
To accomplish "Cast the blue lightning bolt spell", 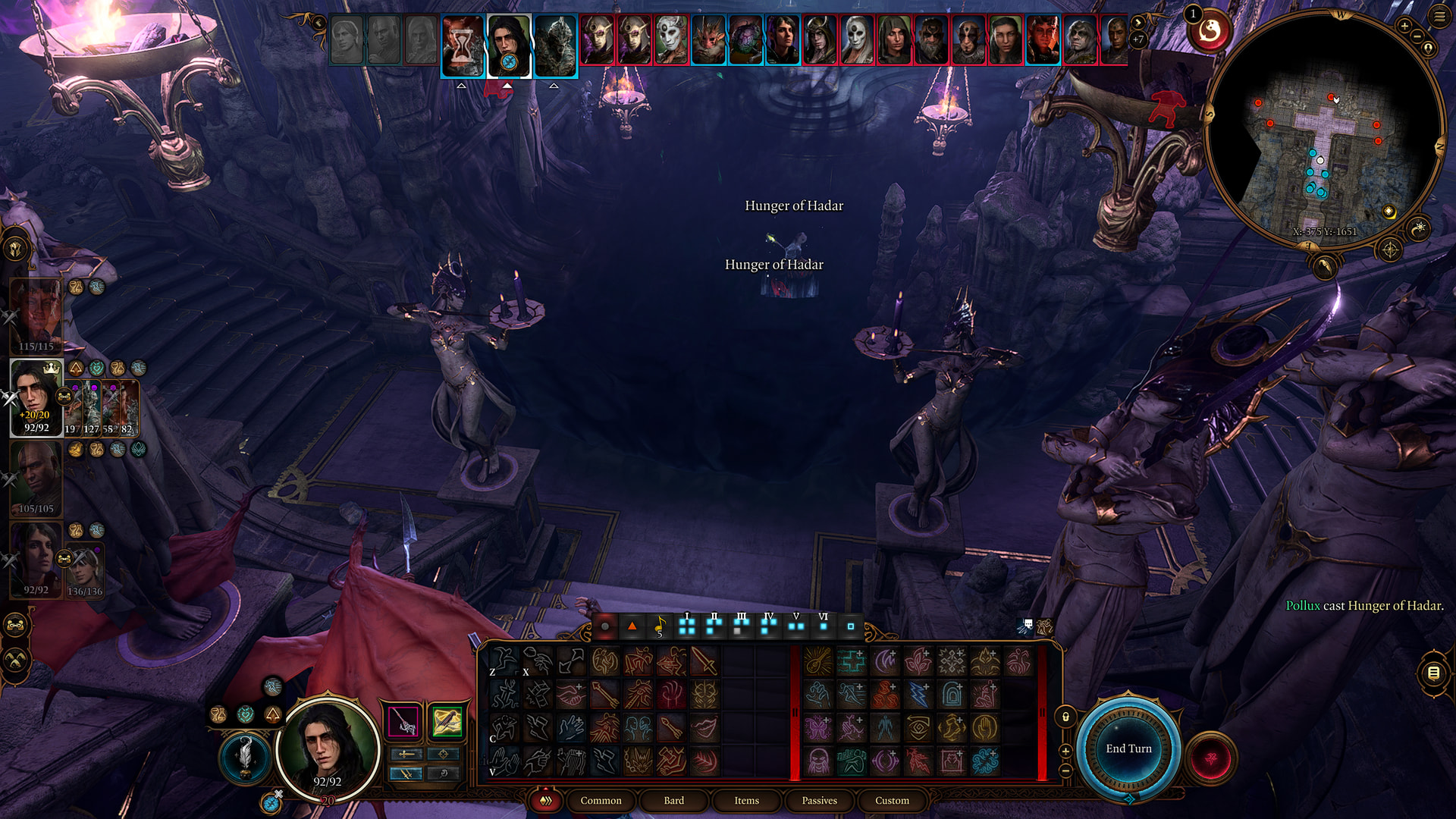I will tap(918, 695).
